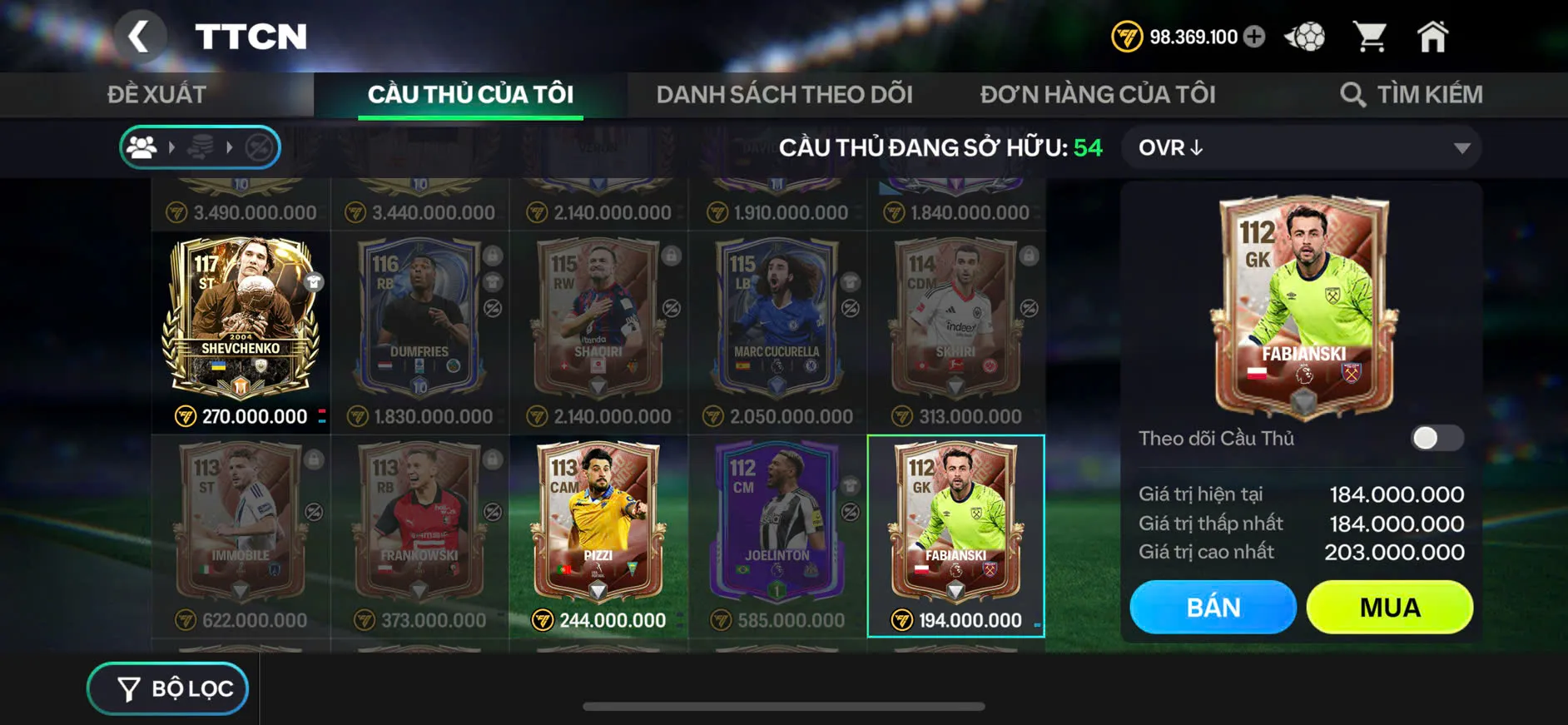Click the crossed-out ban filter icon

tap(258, 147)
